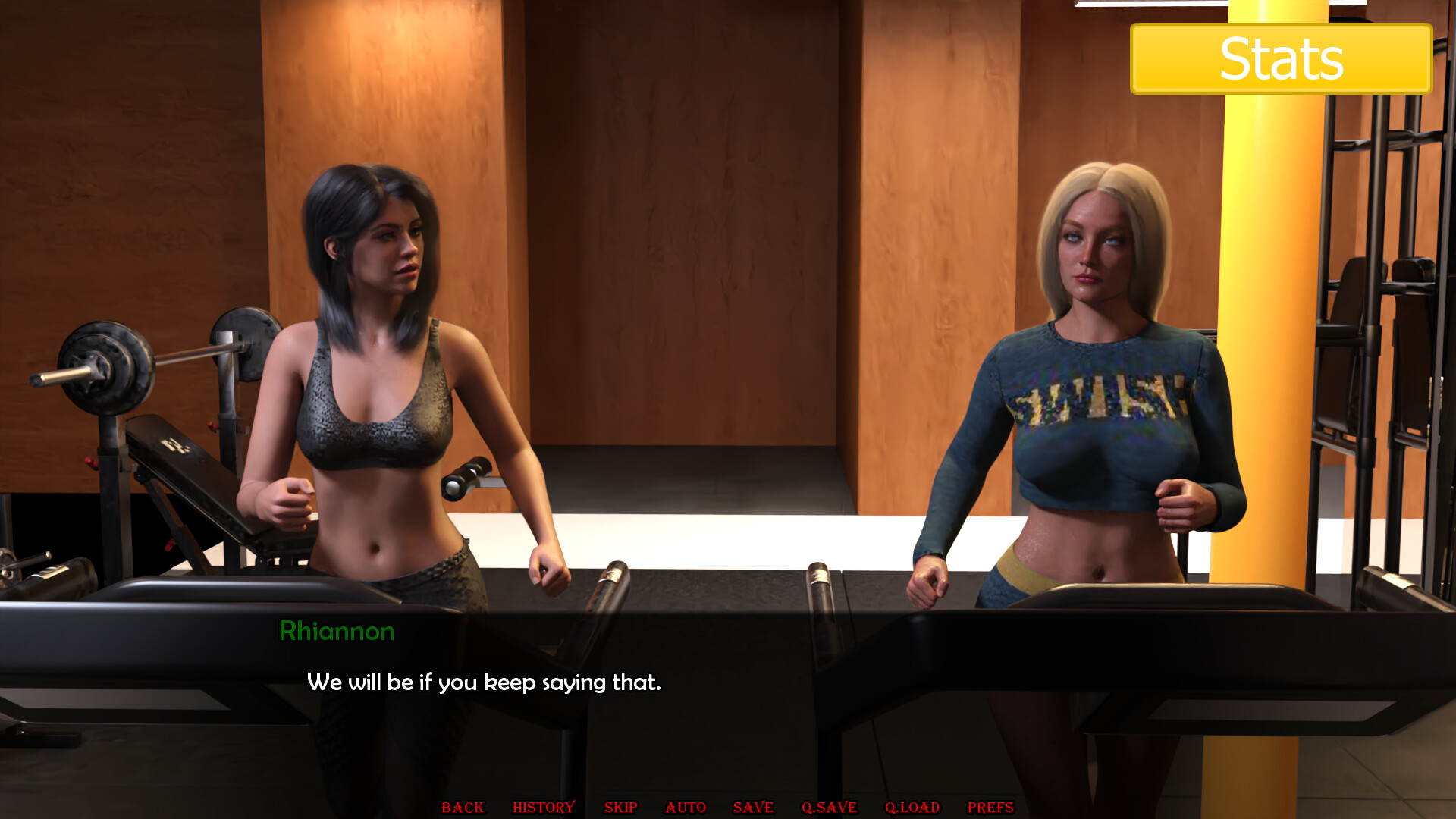Image resolution: width=1456 pixels, height=819 pixels.
Task: Go back with the Back button
Action: 463,808
